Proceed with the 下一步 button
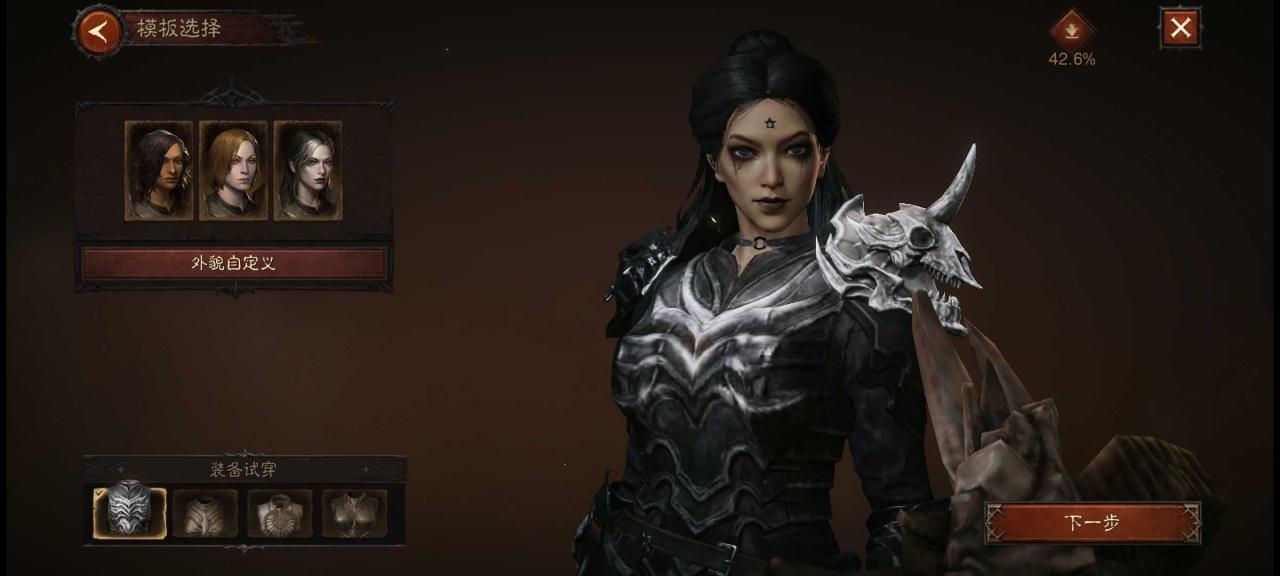The image size is (1280, 576). click(x=1092, y=523)
